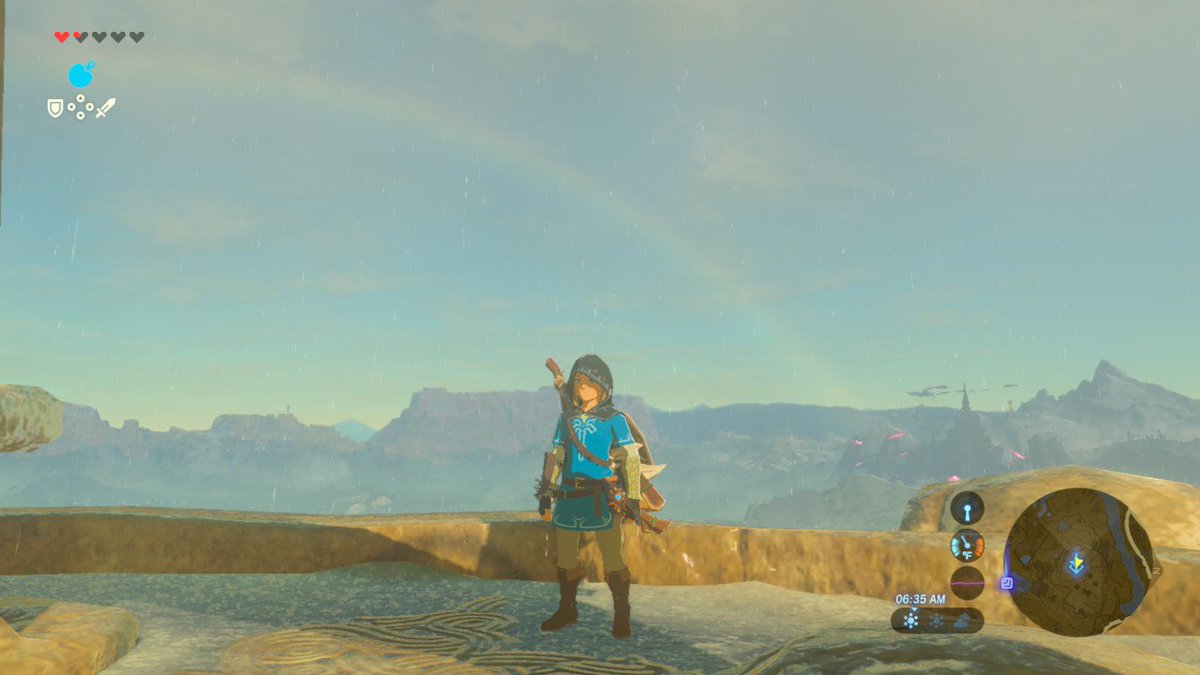Choose the shield quick-select icon

[56, 107]
